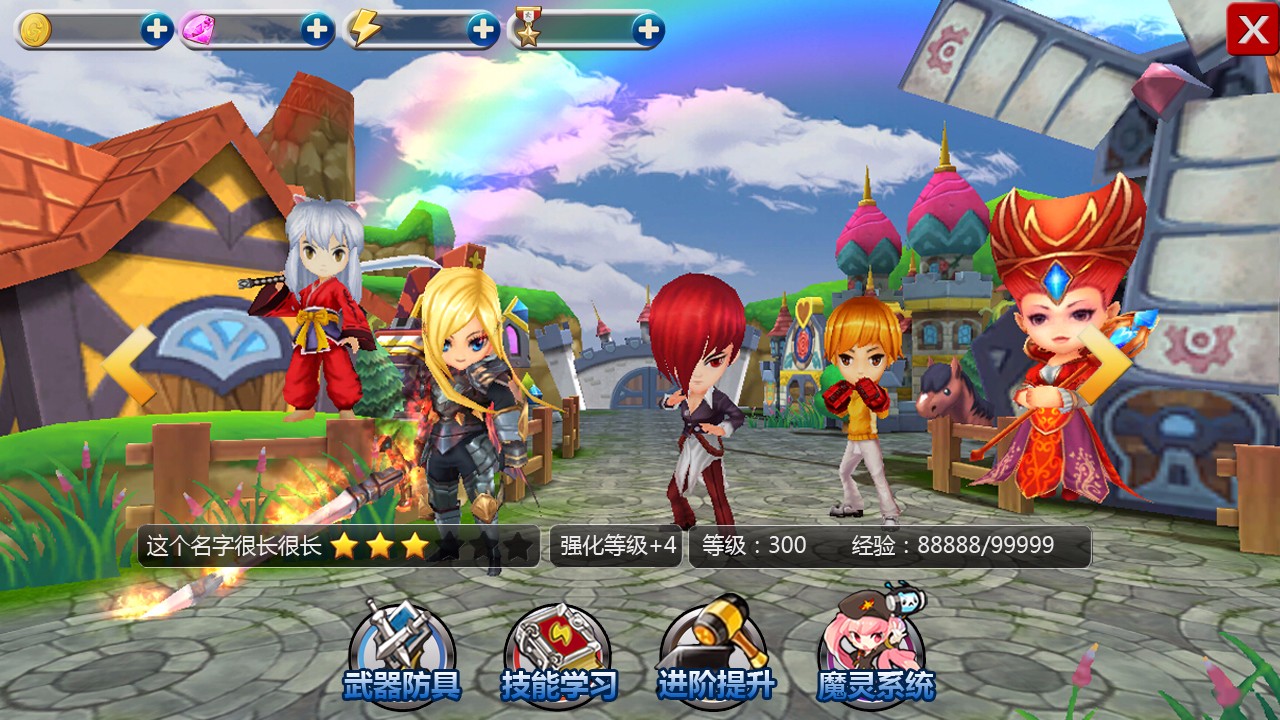Add more gold coins with plus button
The width and height of the screenshot is (1280, 720).
click(x=156, y=30)
